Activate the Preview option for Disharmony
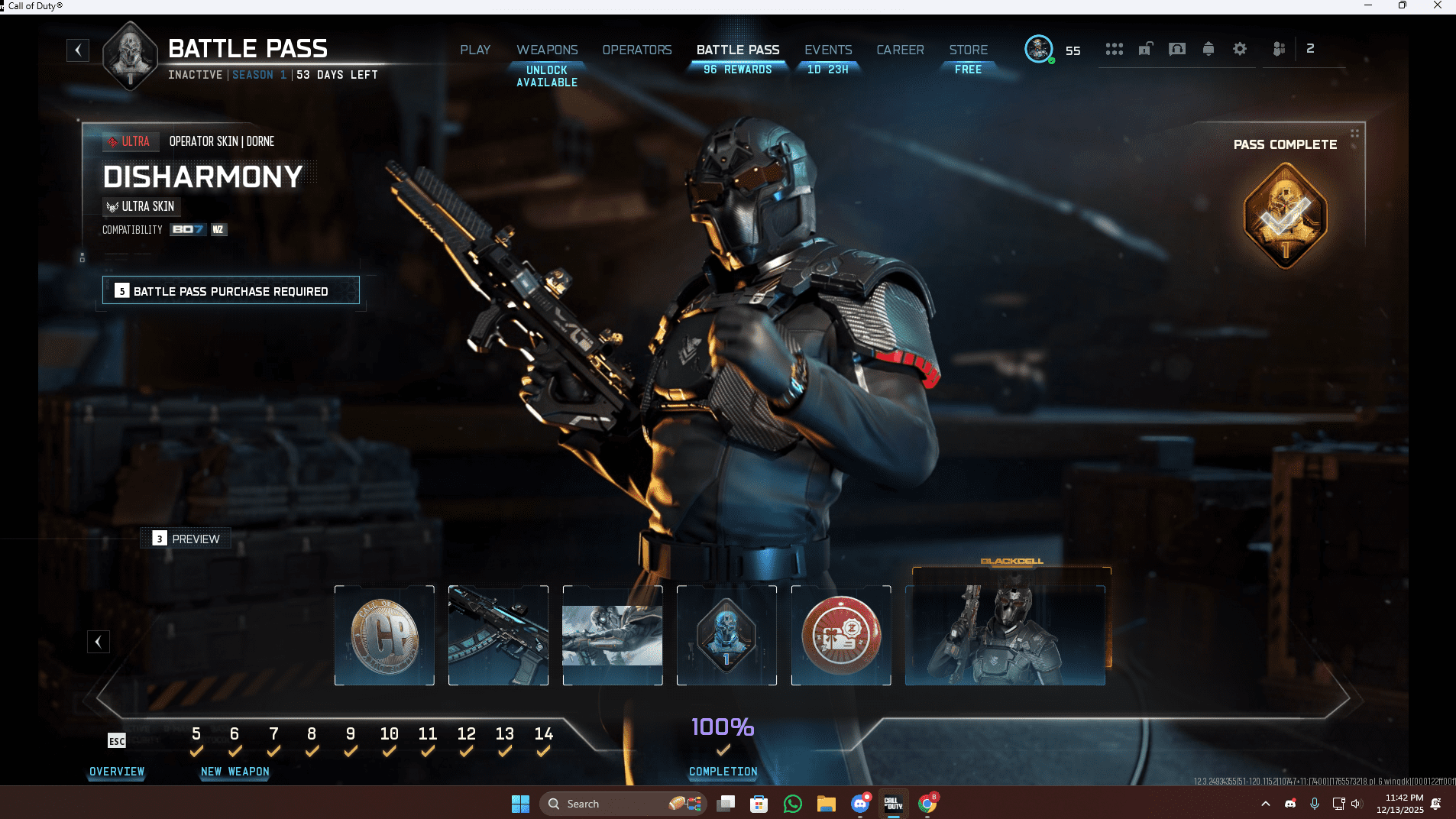 point(186,538)
